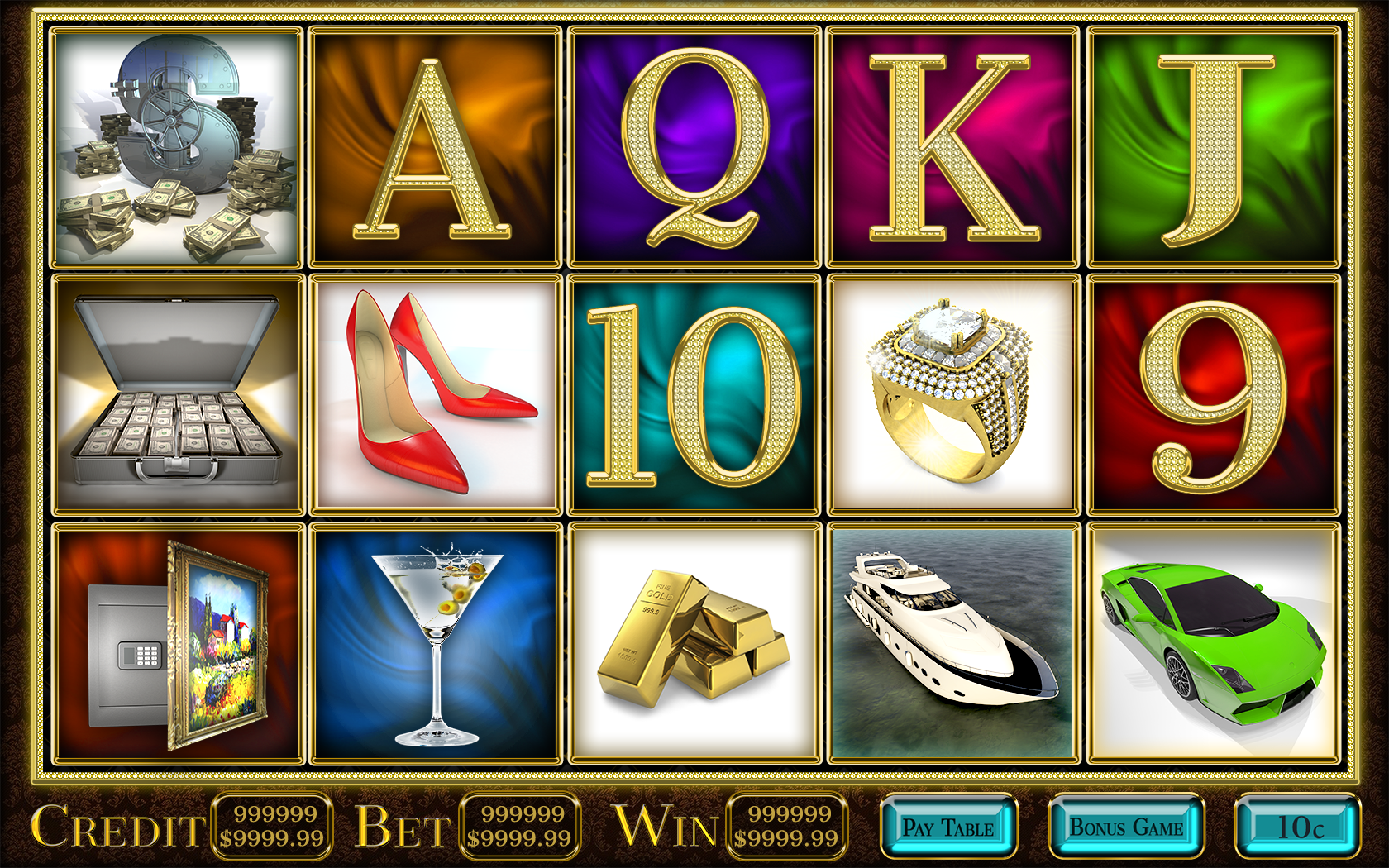Viewport: 1389px width, 868px height.
Task: Open the Pay Table
Action: [x=948, y=827]
